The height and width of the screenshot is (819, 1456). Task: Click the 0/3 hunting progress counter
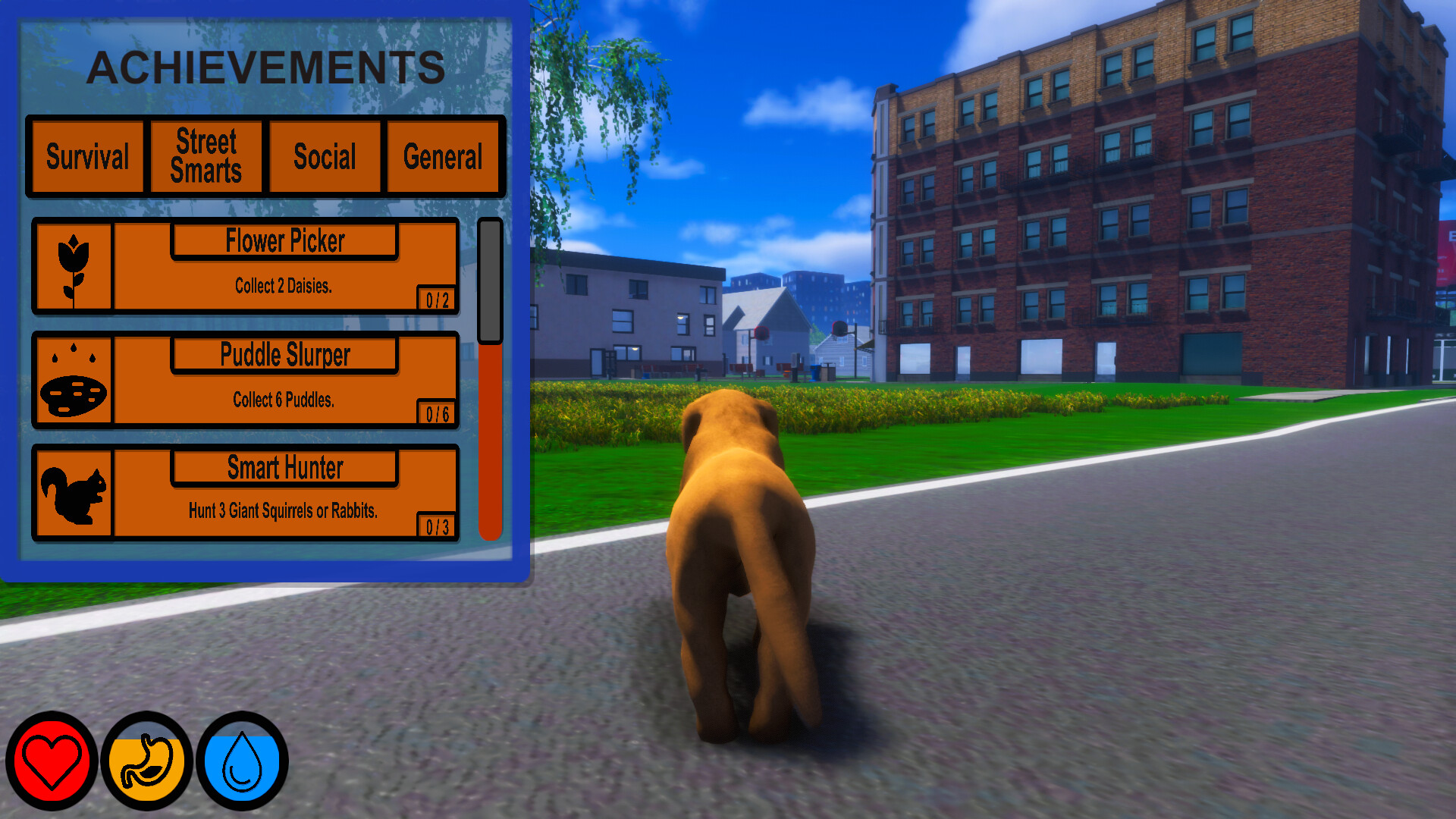point(438,526)
